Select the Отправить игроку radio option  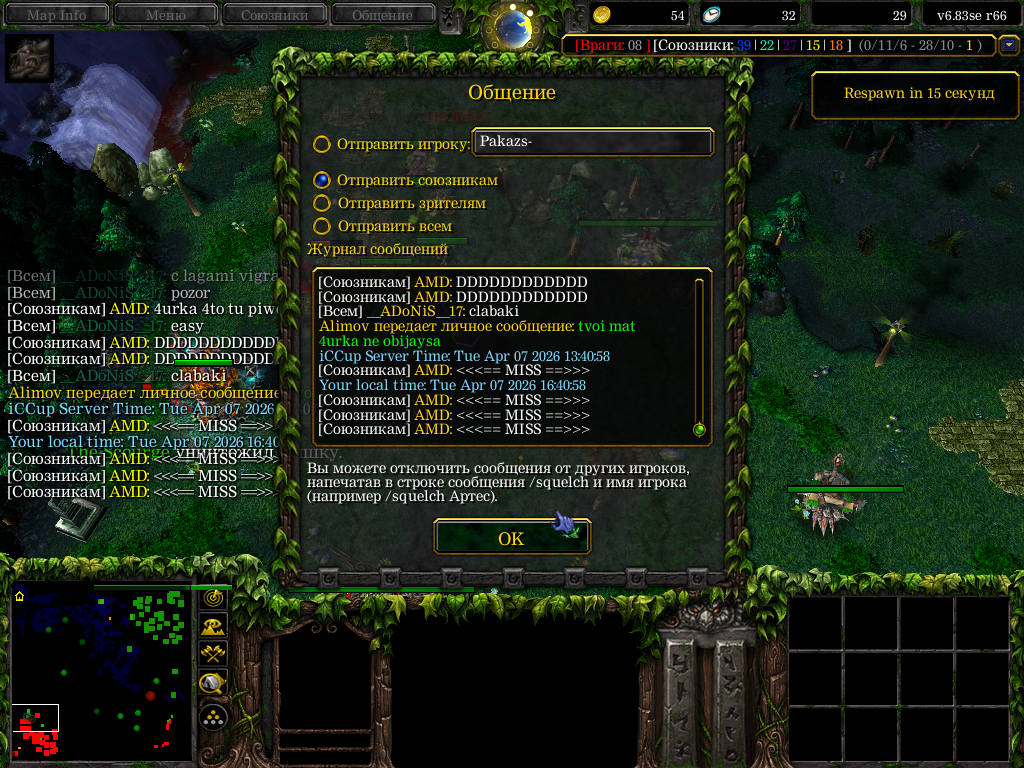(322, 144)
